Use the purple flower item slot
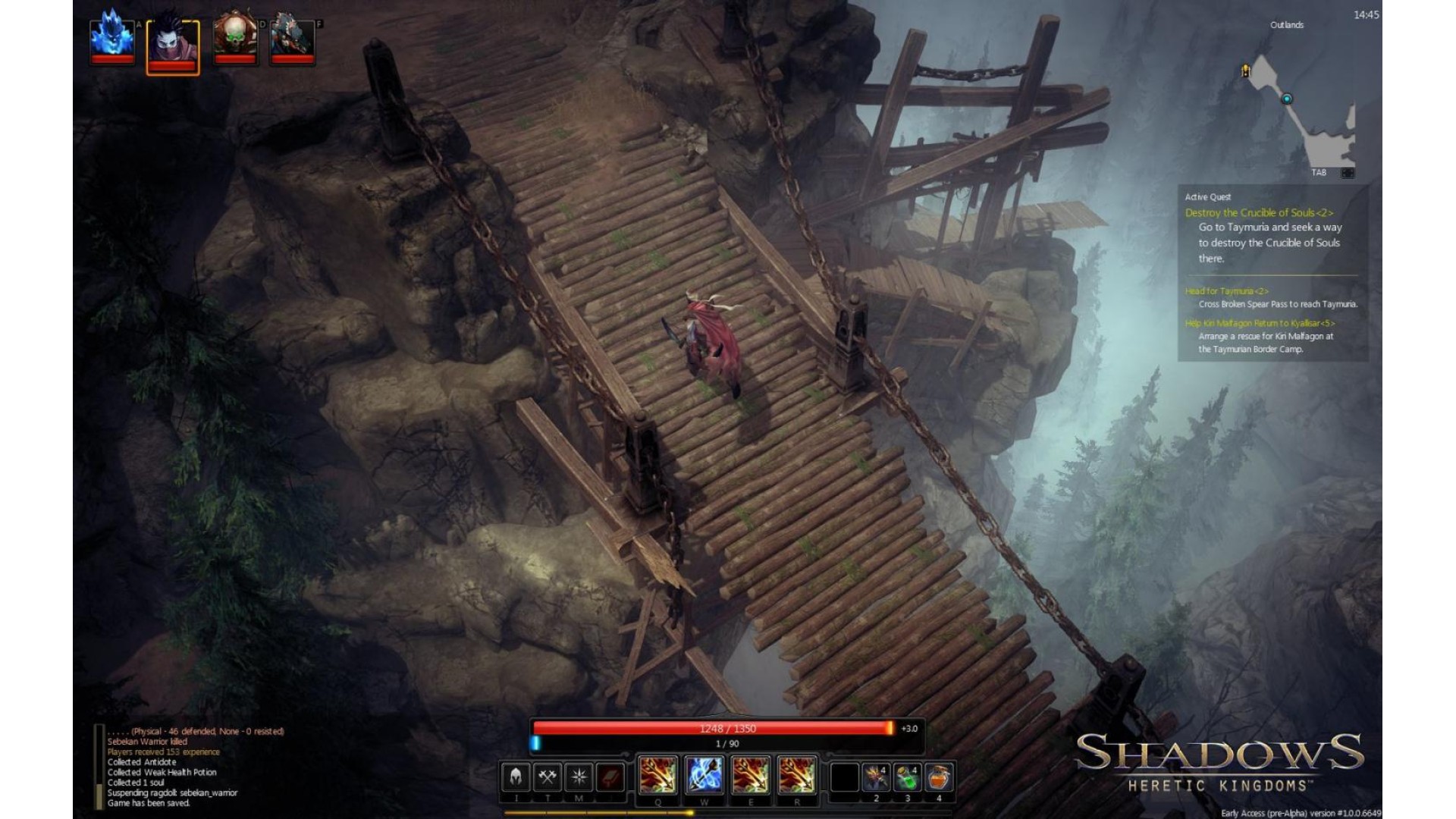This screenshot has height=819, width=1456. 876,777
